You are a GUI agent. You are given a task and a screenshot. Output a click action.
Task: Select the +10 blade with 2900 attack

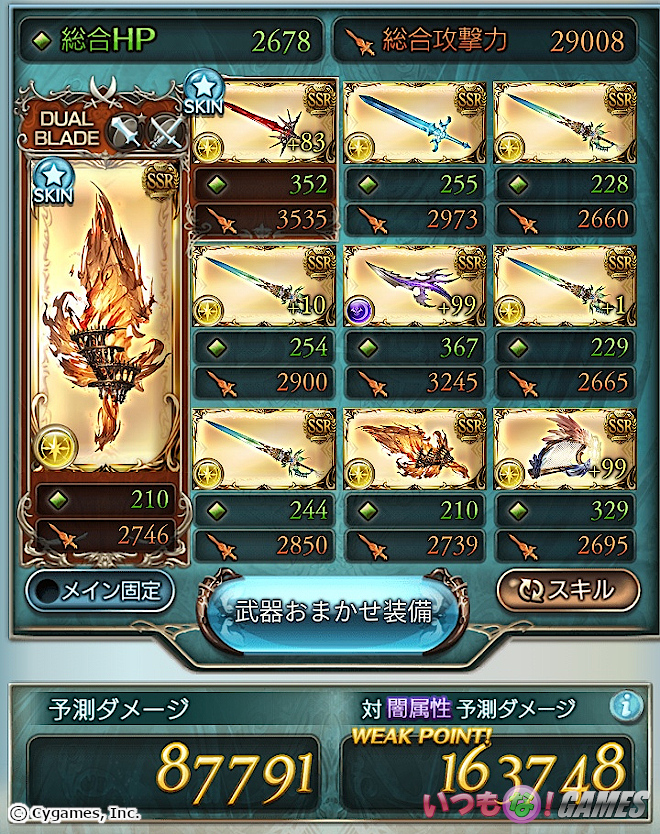(263, 286)
